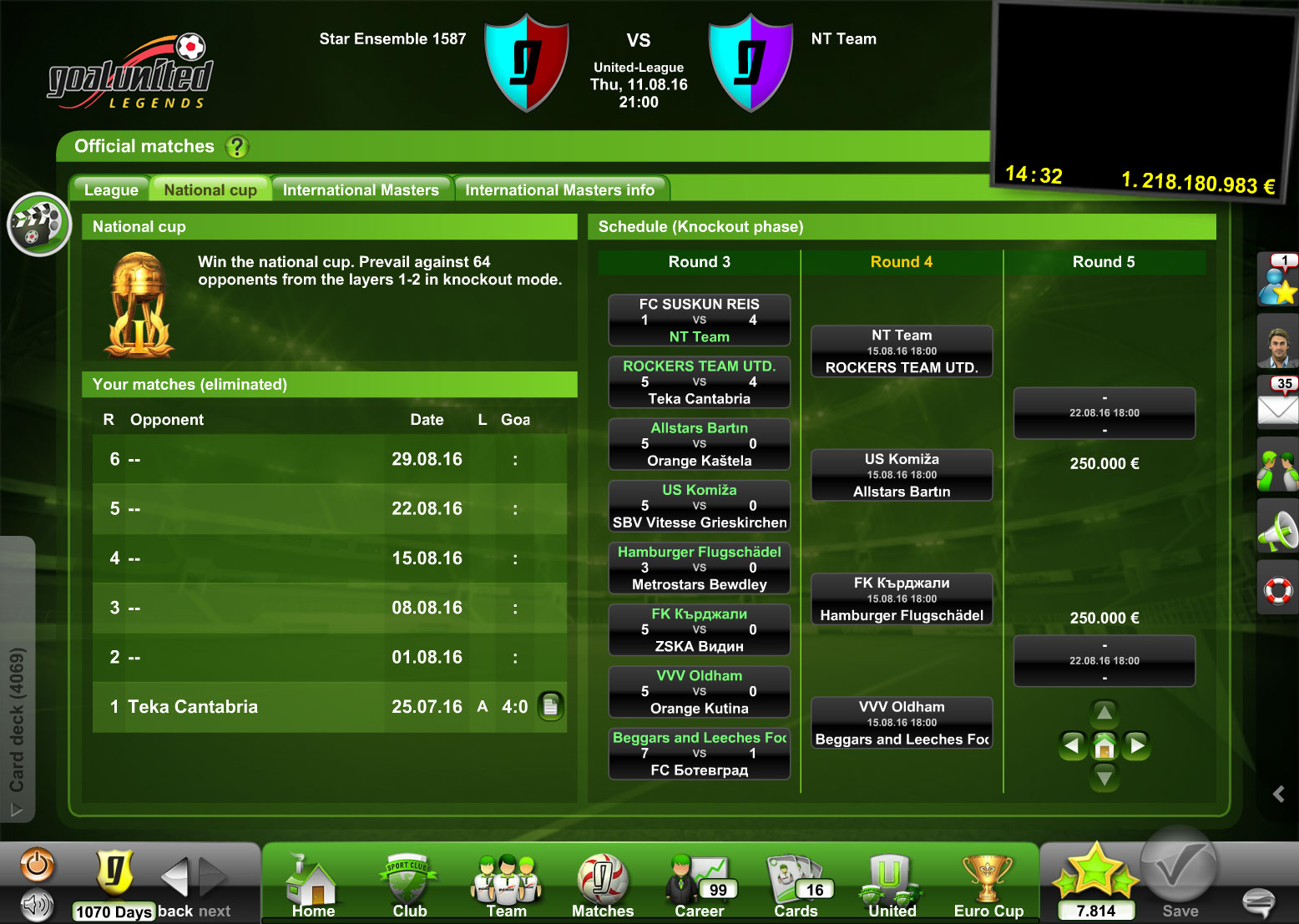Viewport: 1299px width, 924px height.
Task: Switch to the League tab
Action: point(111,189)
